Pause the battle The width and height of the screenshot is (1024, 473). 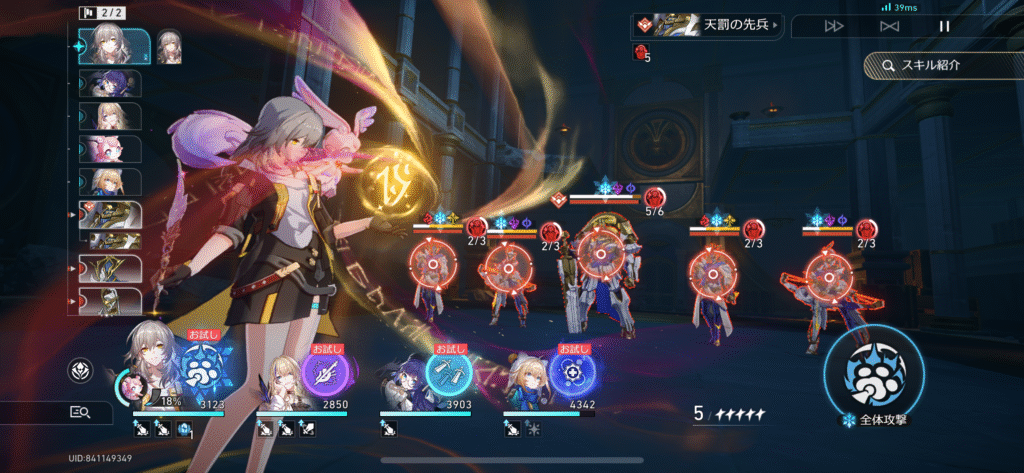tap(944, 26)
